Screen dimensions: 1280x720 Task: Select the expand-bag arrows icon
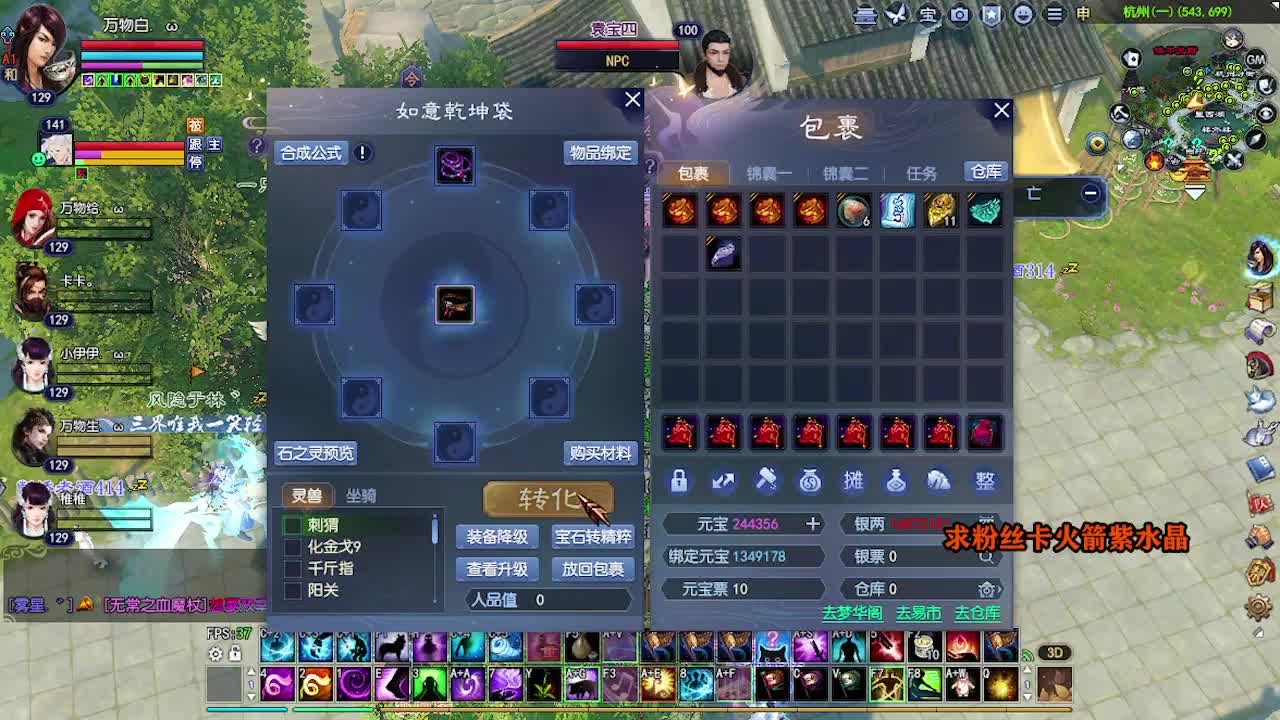pos(723,481)
